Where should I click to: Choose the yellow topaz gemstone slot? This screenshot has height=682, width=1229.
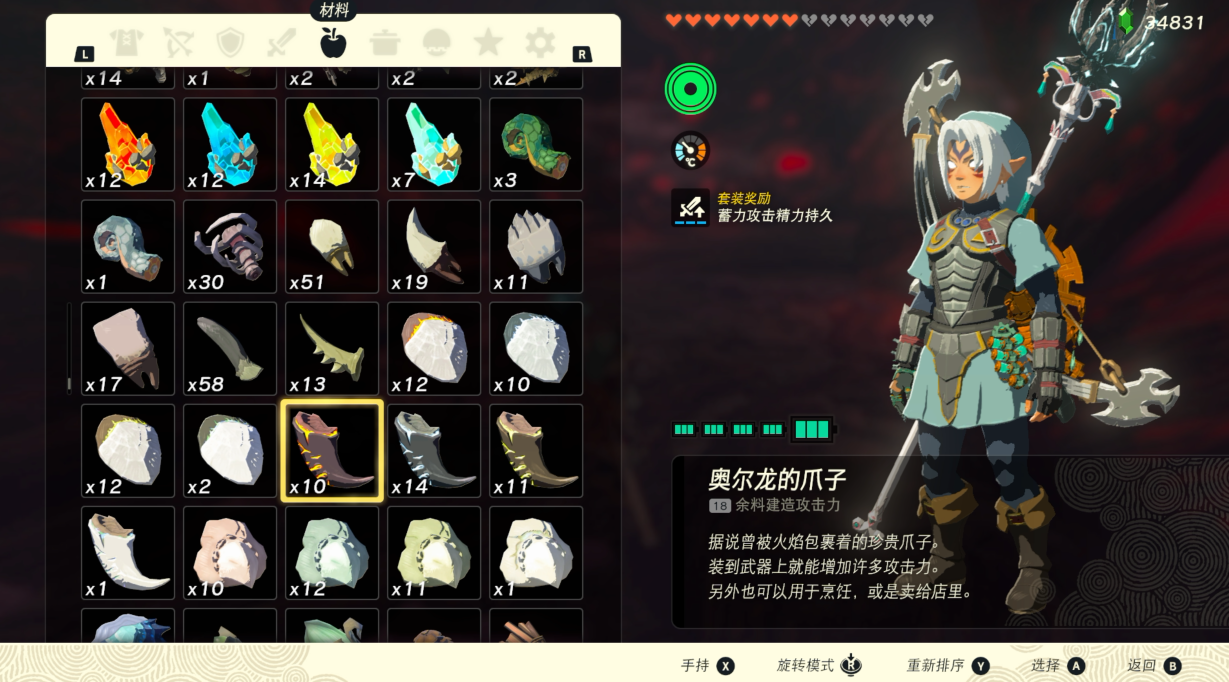coord(332,144)
